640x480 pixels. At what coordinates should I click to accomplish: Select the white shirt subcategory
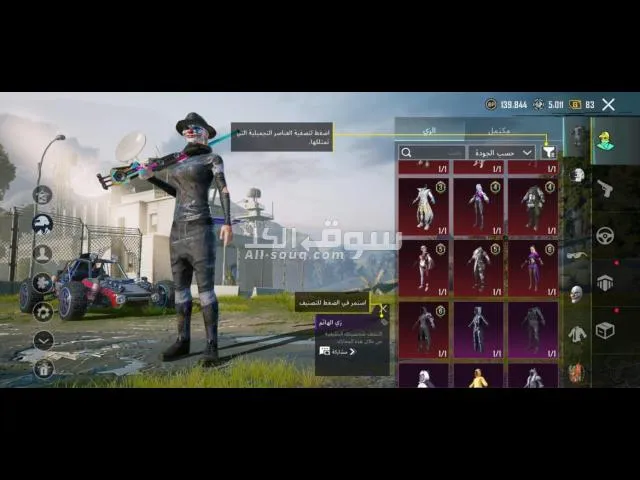click(x=577, y=334)
